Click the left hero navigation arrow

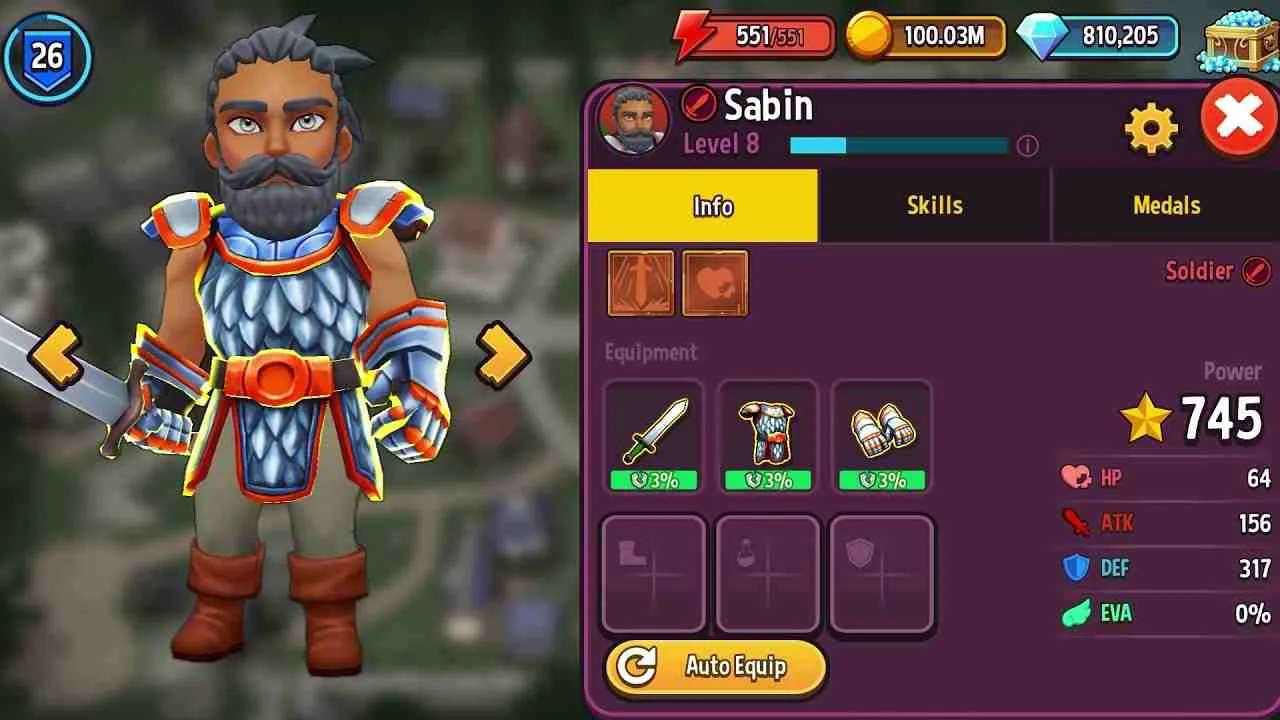[58, 352]
